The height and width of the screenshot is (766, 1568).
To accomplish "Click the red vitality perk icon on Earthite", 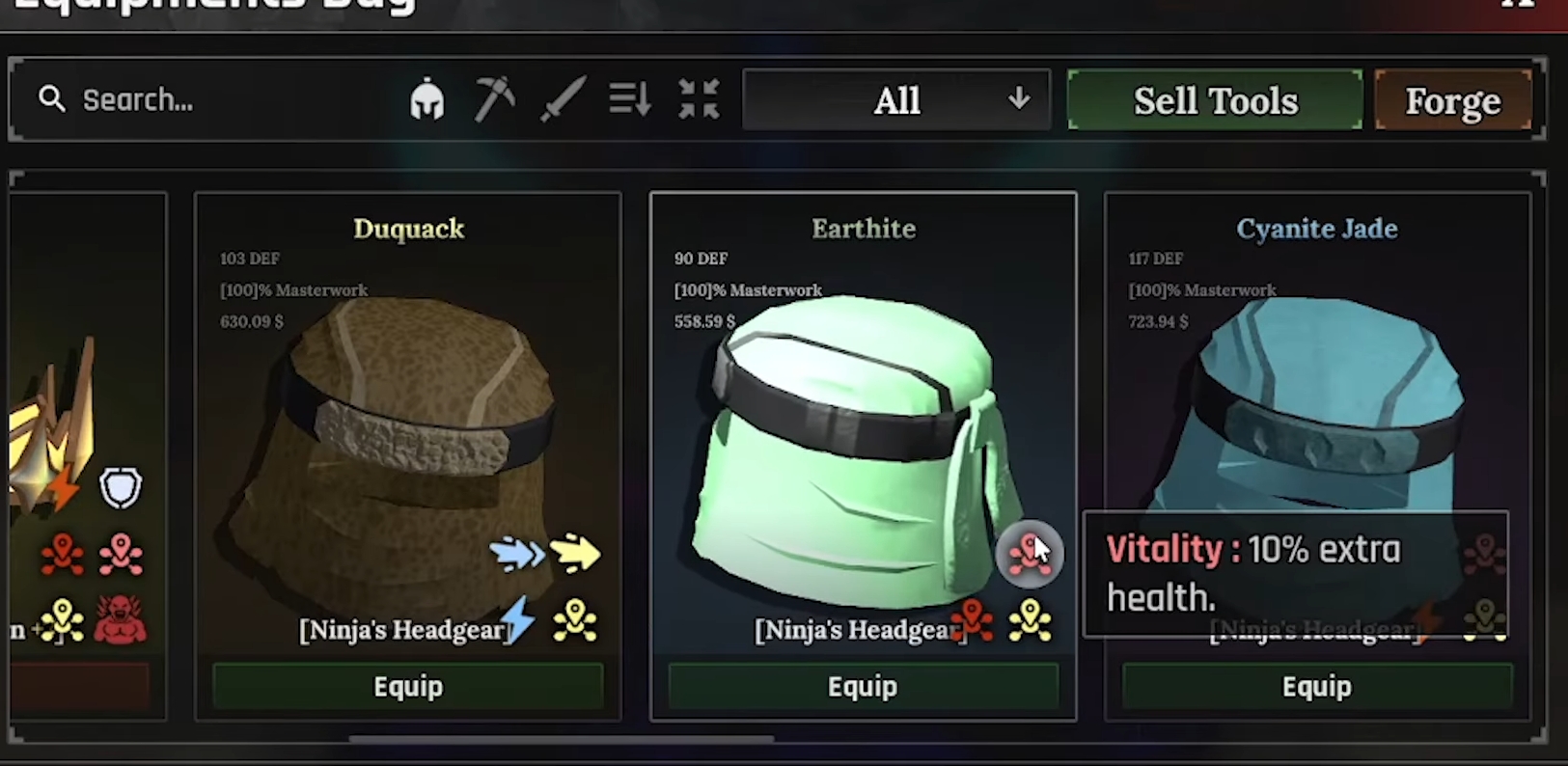I will coord(1031,553).
